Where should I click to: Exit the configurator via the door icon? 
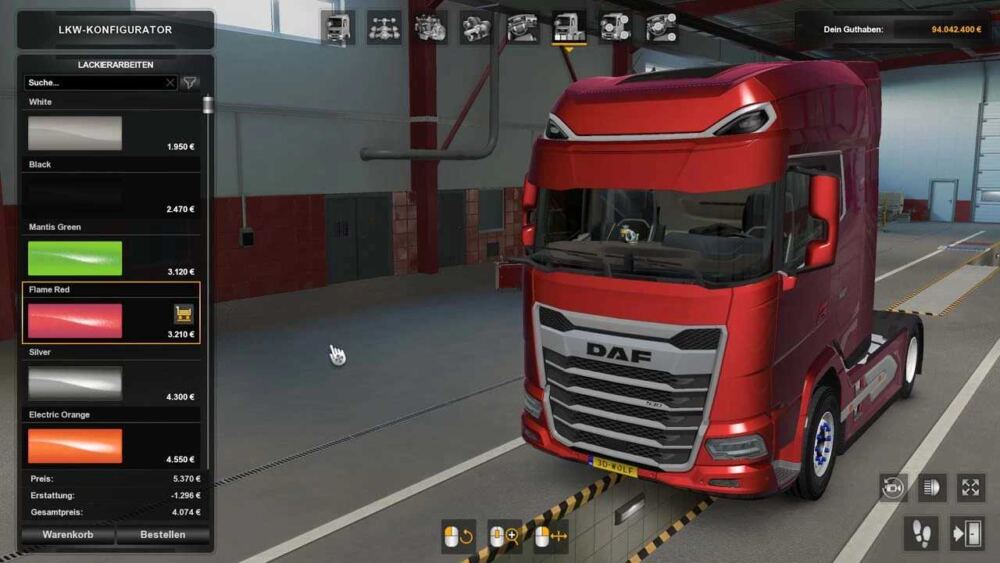tap(967, 533)
